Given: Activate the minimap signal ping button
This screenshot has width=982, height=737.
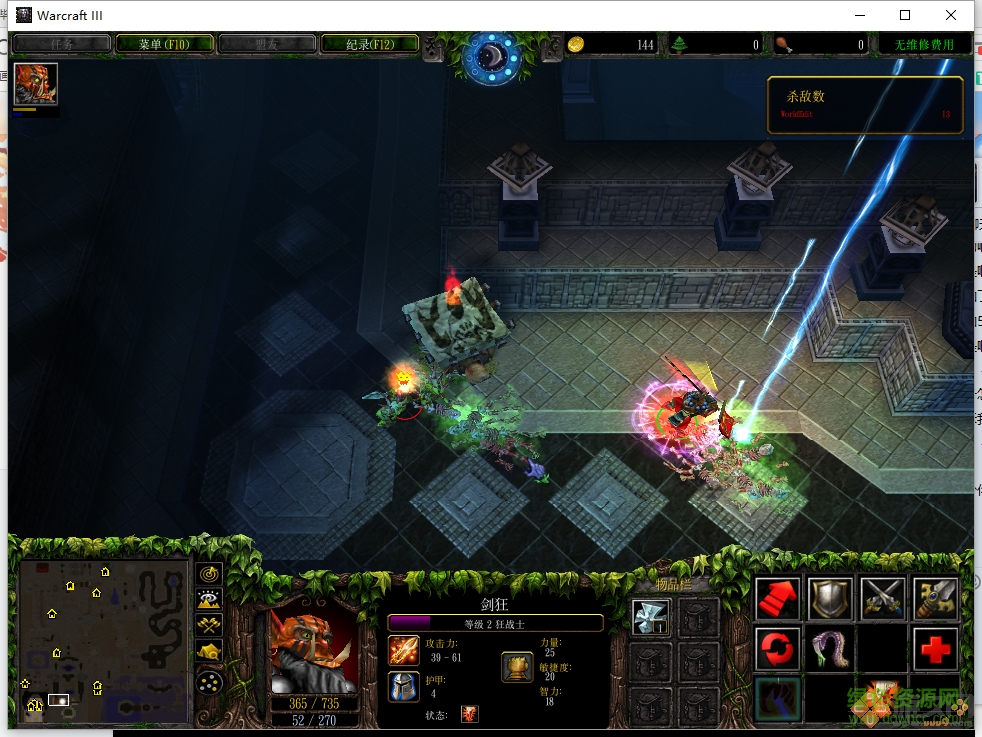Looking at the screenshot, I should coord(209,574).
